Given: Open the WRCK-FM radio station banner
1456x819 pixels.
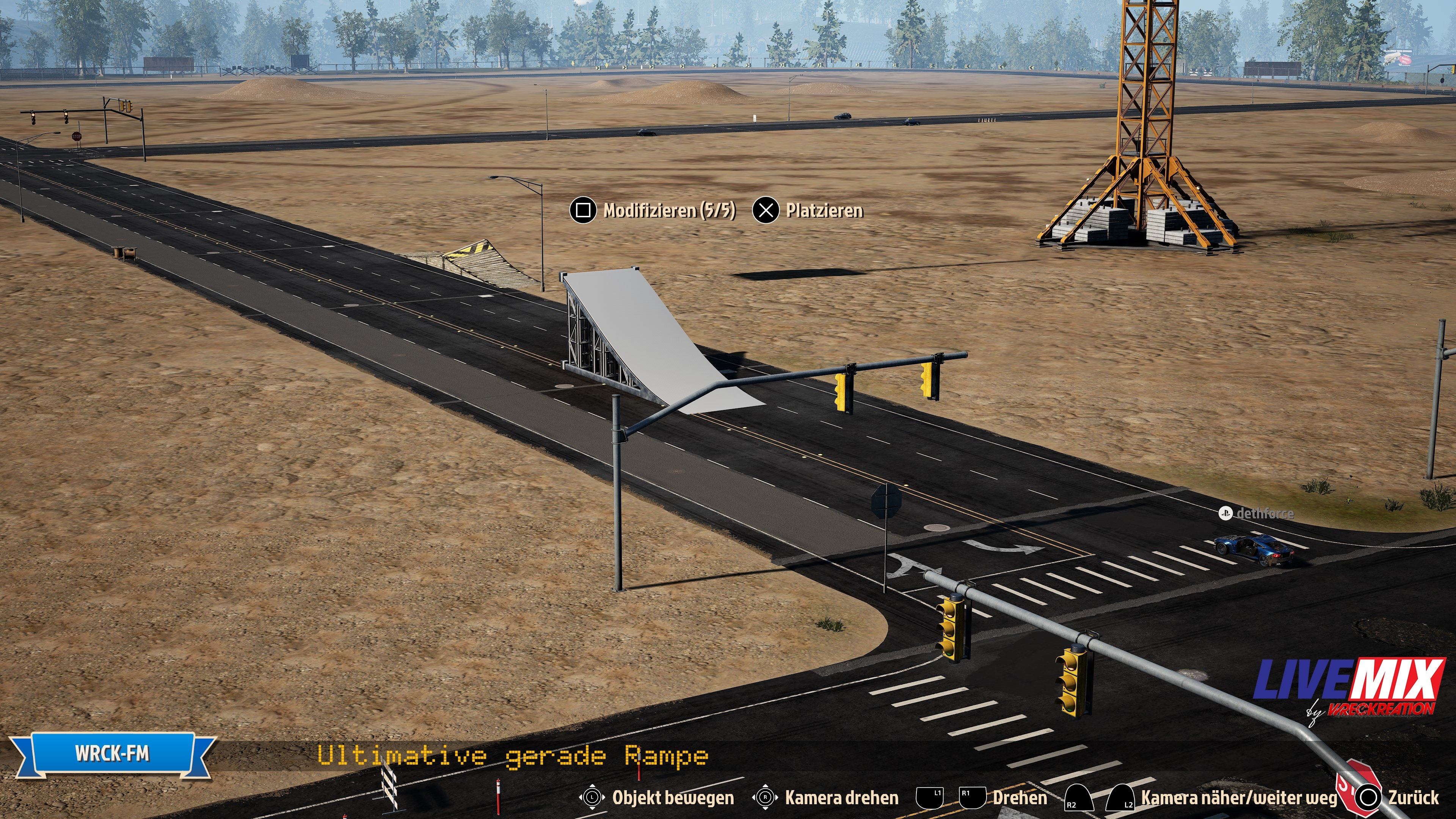Looking at the screenshot, I should (113, 753).
